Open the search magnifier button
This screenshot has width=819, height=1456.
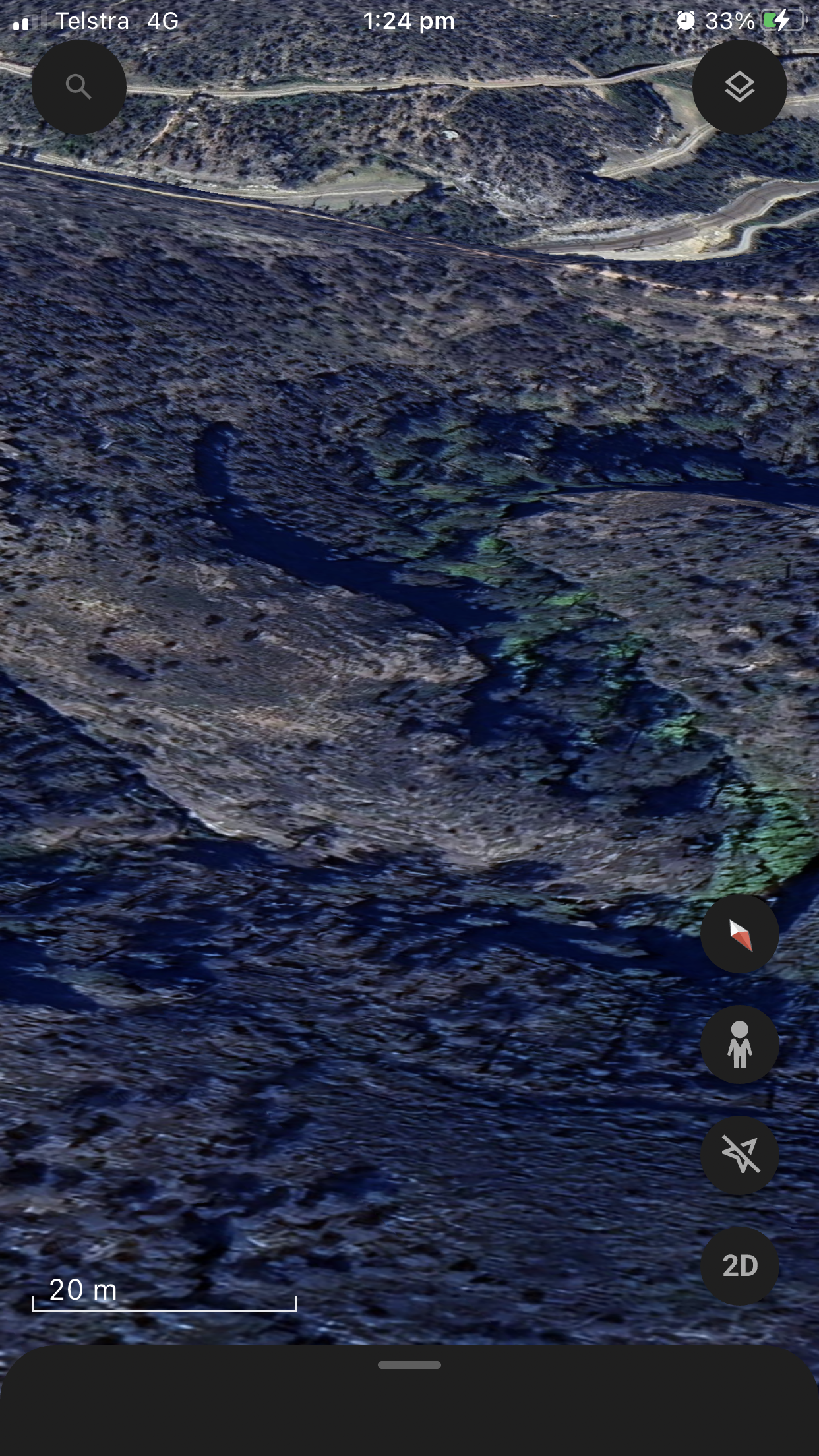79,87
